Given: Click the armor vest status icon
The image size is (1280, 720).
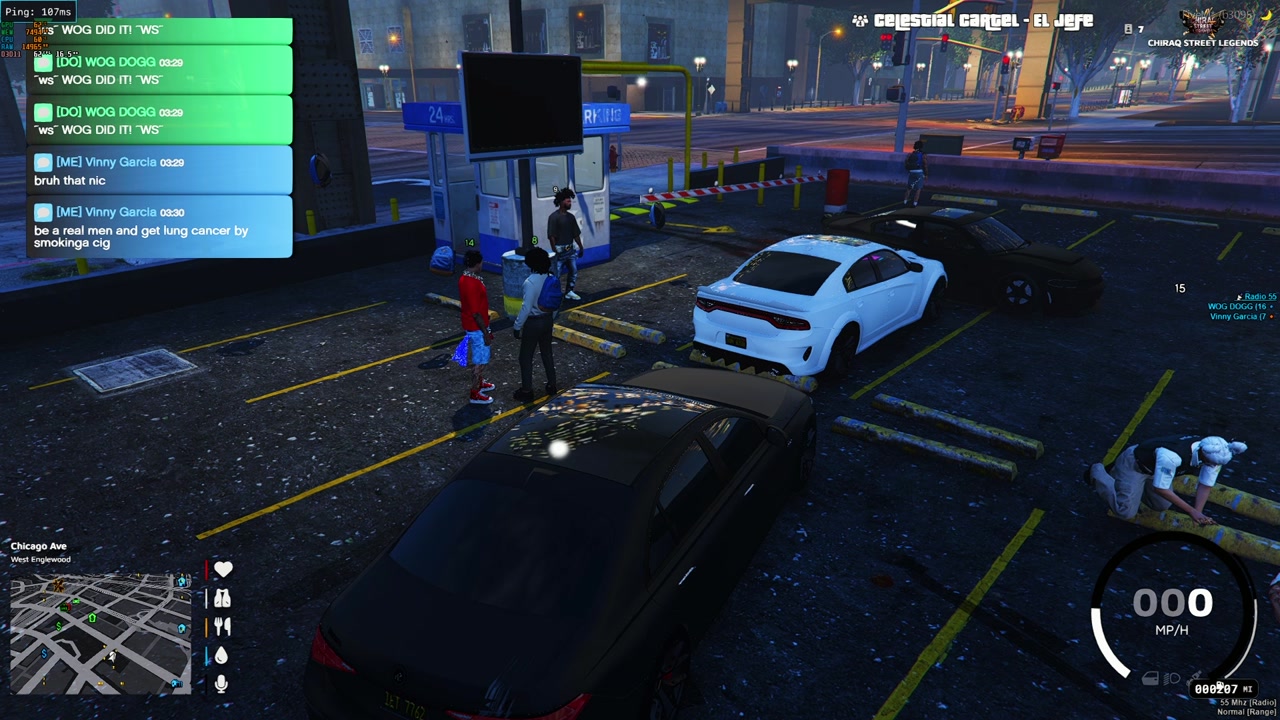Looking at the screenshot, I should (222, 598).
